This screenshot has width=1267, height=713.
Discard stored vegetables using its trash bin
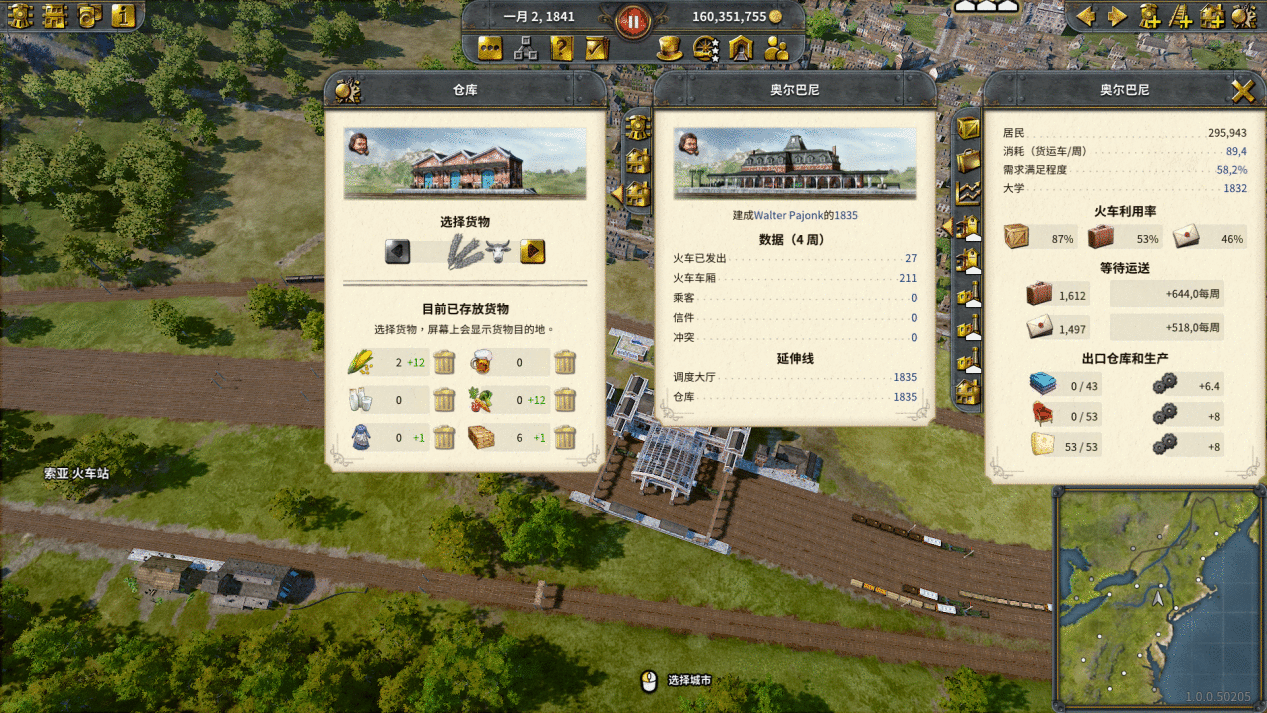click(565, 400)
